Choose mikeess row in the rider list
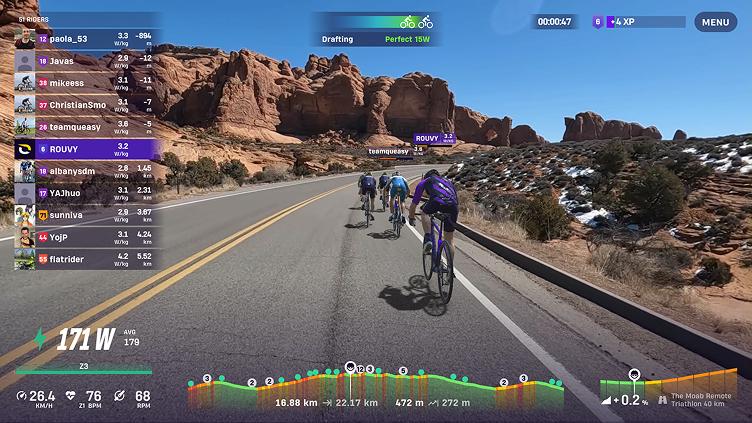The image size is (752, 423). 85,82
